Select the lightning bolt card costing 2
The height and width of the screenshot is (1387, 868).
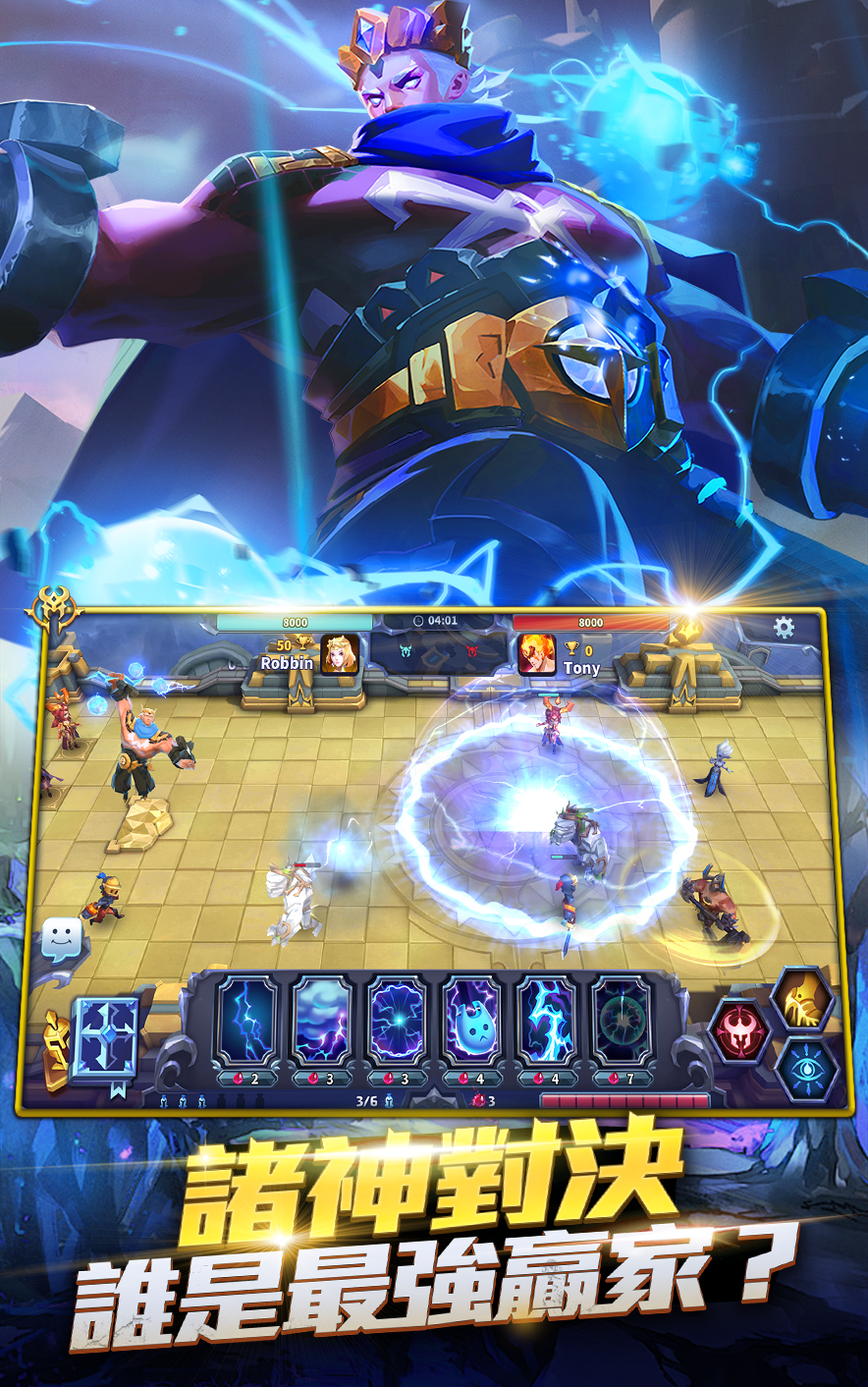(x=246, y=1023)
